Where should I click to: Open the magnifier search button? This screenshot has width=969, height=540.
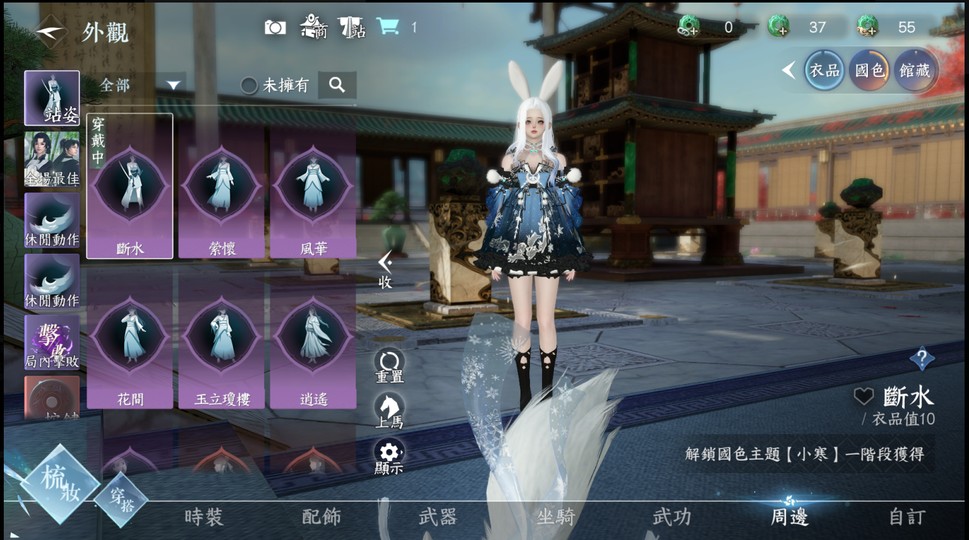click(337, 85)
